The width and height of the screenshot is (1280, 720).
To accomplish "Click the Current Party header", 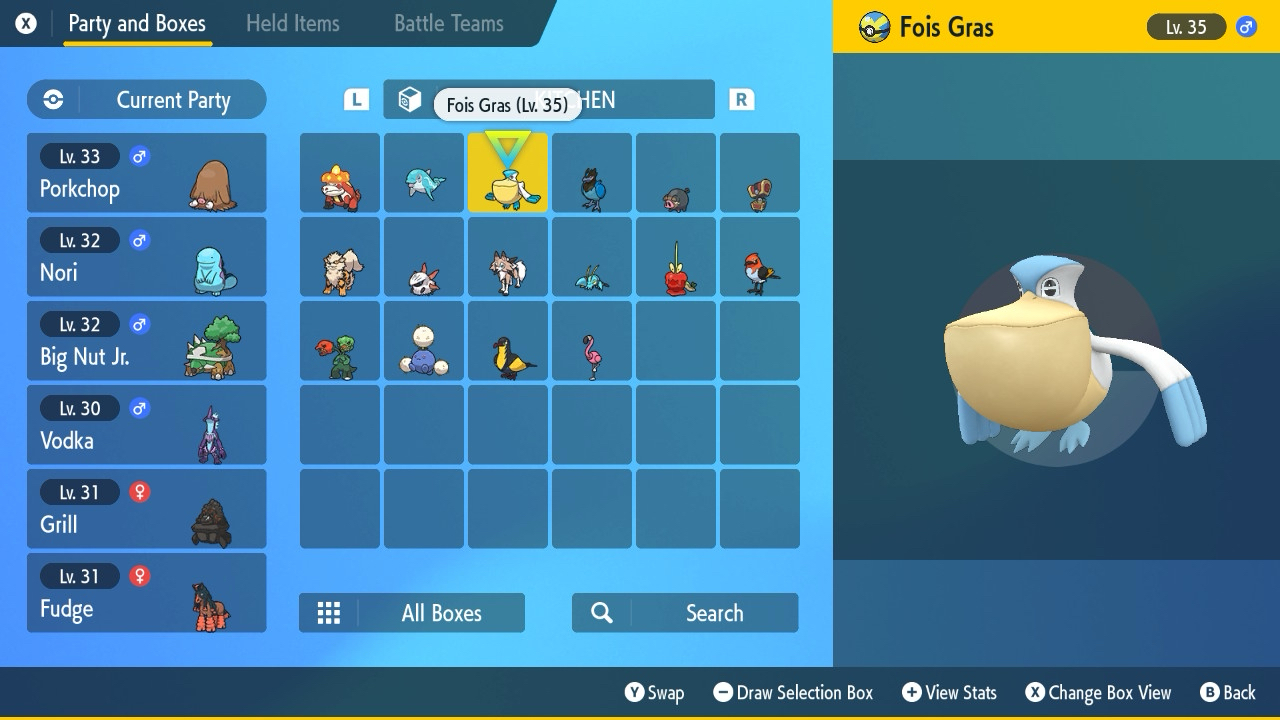I will tap(146, 100).
